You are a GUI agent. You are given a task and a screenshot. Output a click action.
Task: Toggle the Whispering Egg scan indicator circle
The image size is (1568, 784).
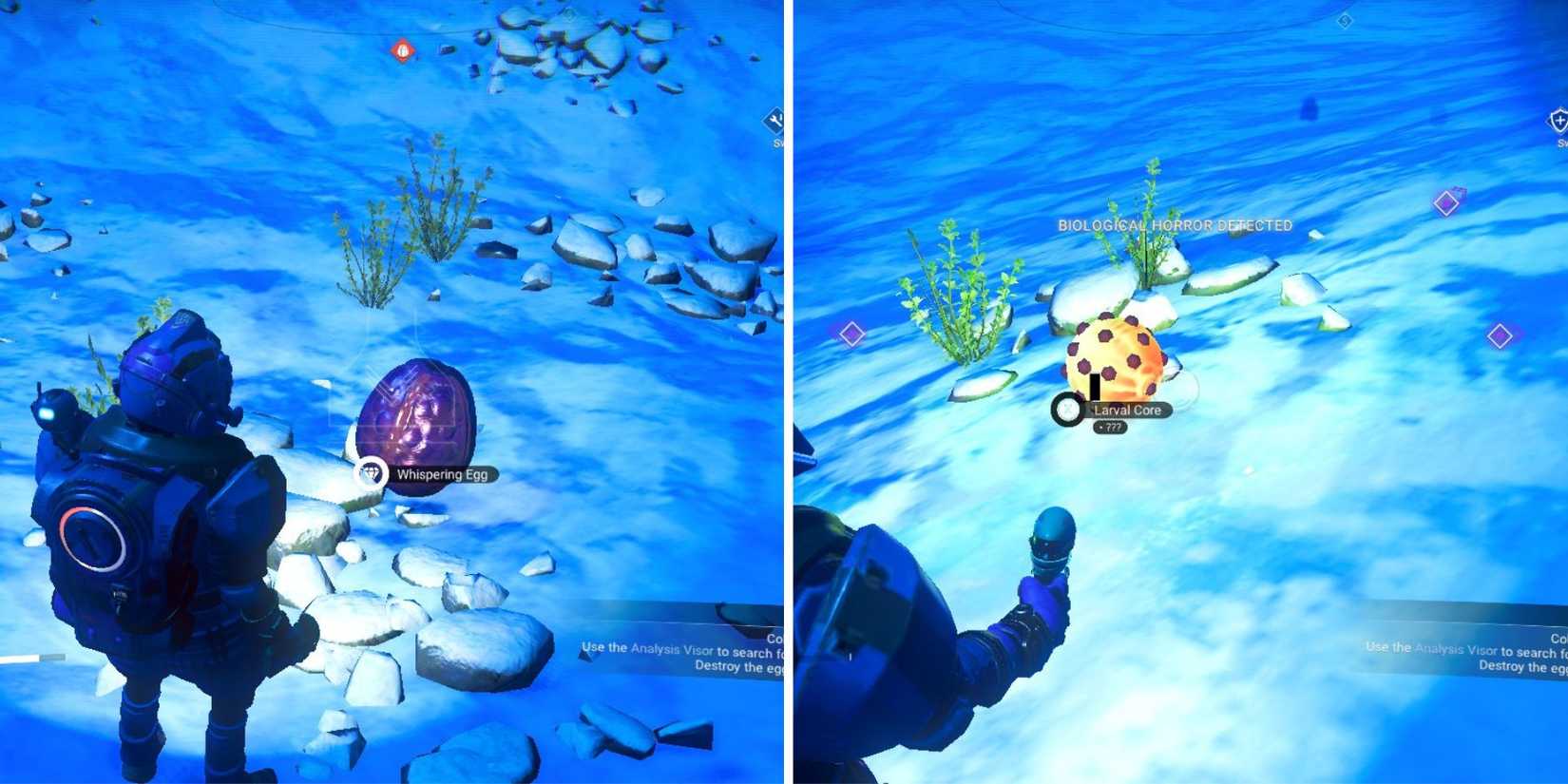click(x=371, y=472)
